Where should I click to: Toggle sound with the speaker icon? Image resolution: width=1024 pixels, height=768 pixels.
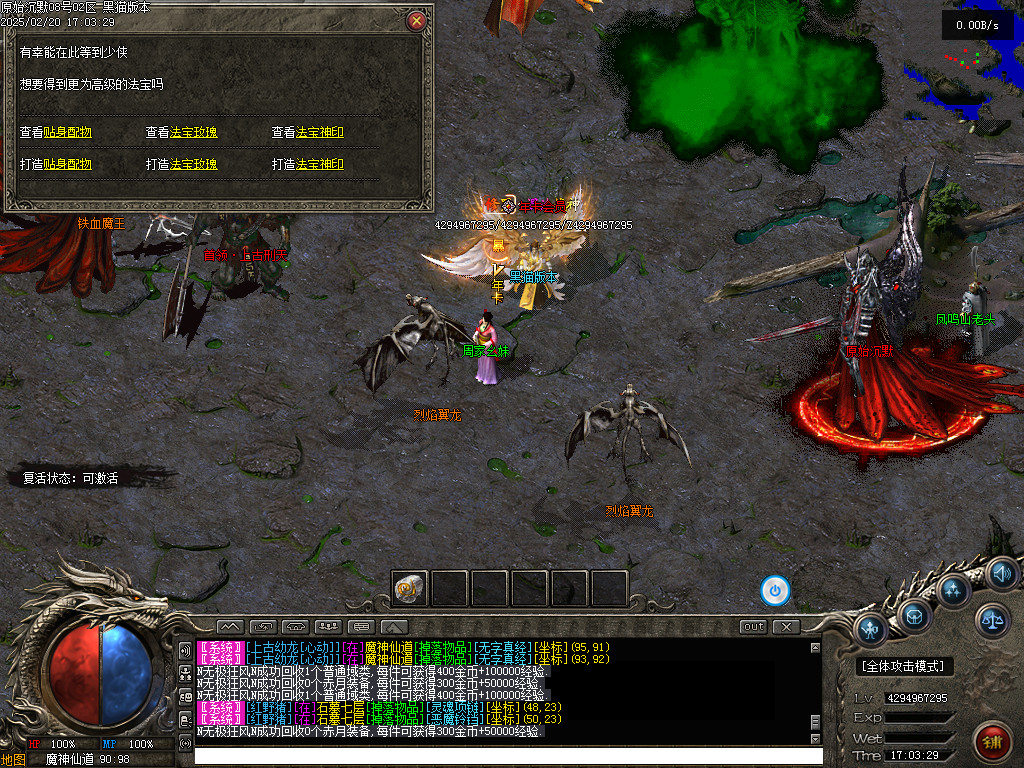coord(1001,573)
